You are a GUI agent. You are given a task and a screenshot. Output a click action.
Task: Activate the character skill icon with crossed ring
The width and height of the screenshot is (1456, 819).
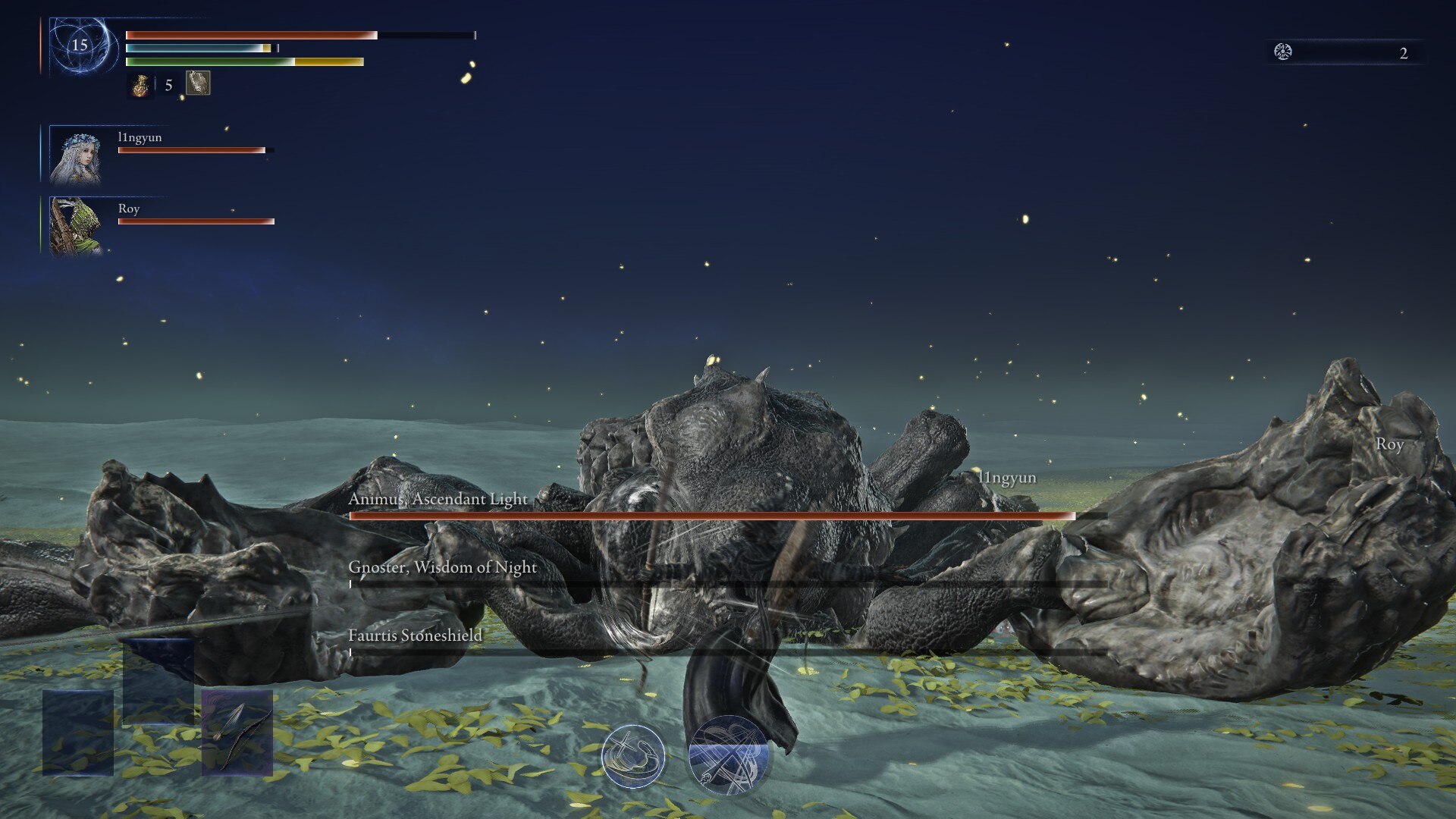coord(633,755)
